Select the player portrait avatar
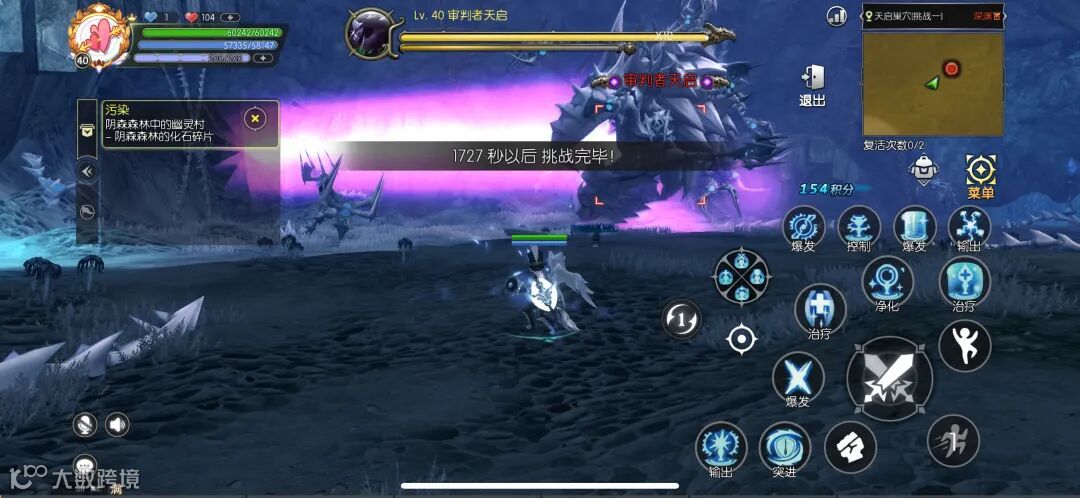This screenshot has width=1080, height=498. (99, 34)
